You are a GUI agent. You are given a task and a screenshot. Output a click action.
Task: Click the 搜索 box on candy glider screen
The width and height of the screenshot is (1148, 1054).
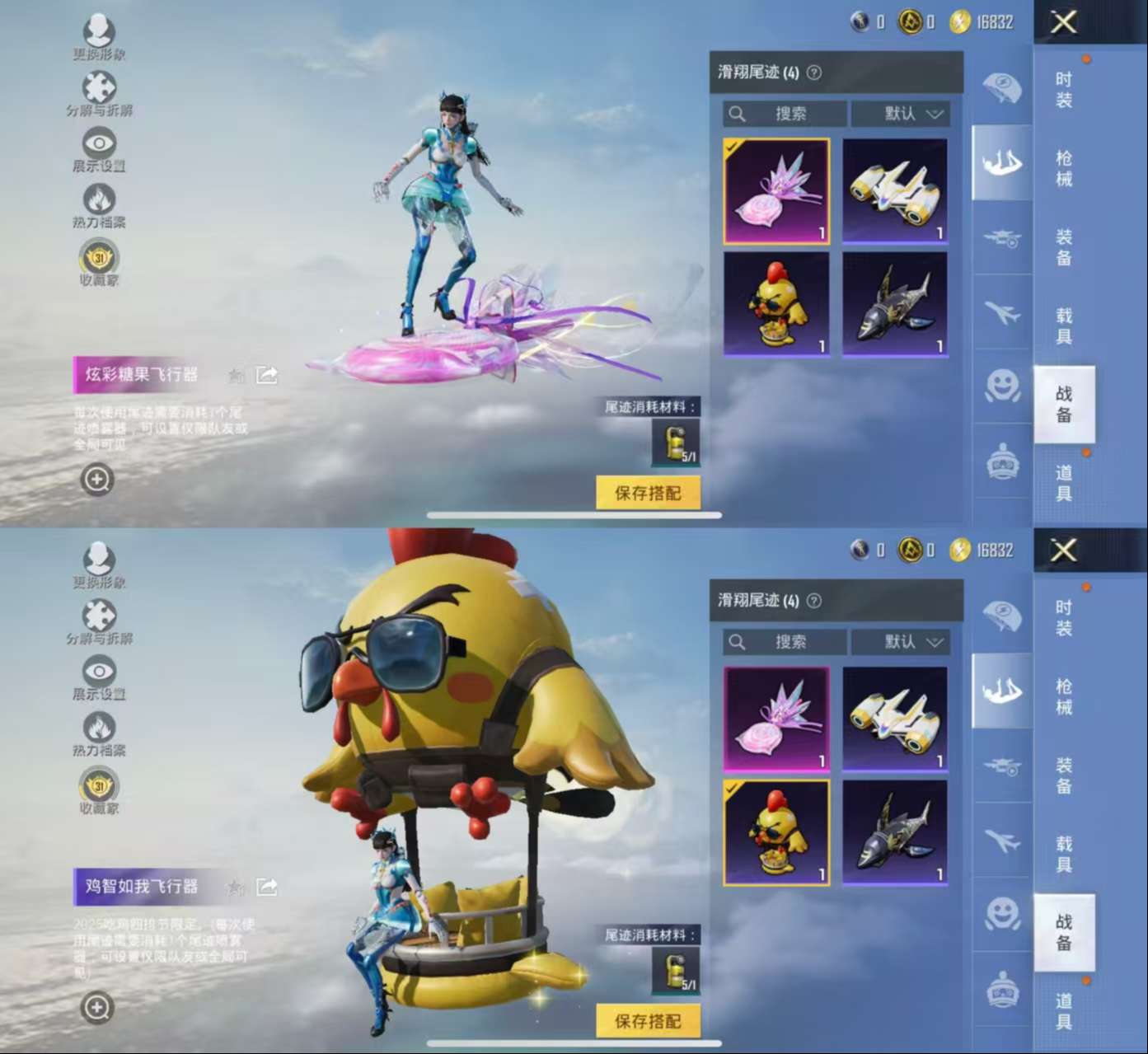(785, 114)
